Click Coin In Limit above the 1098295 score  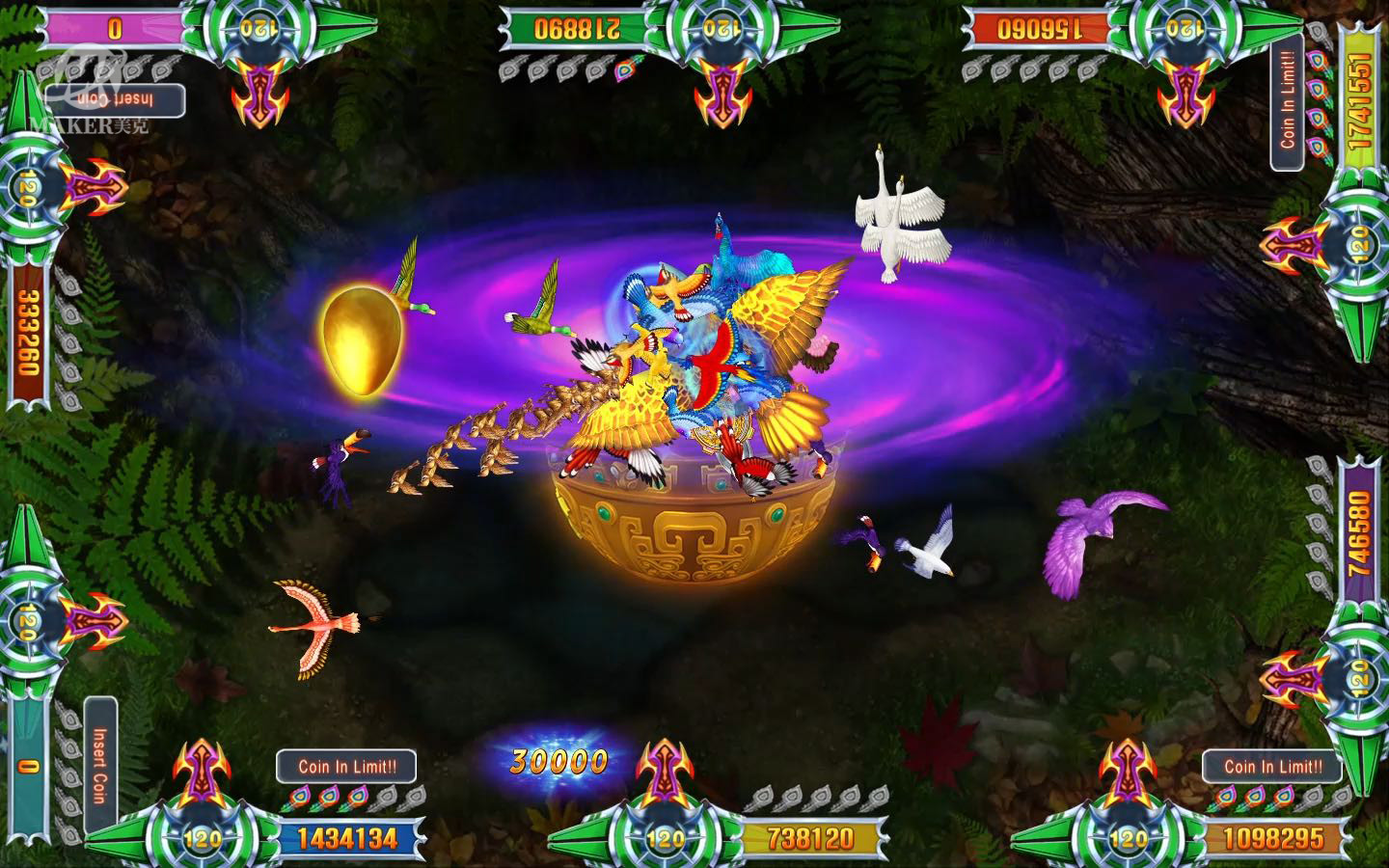tap(1272, 767)
